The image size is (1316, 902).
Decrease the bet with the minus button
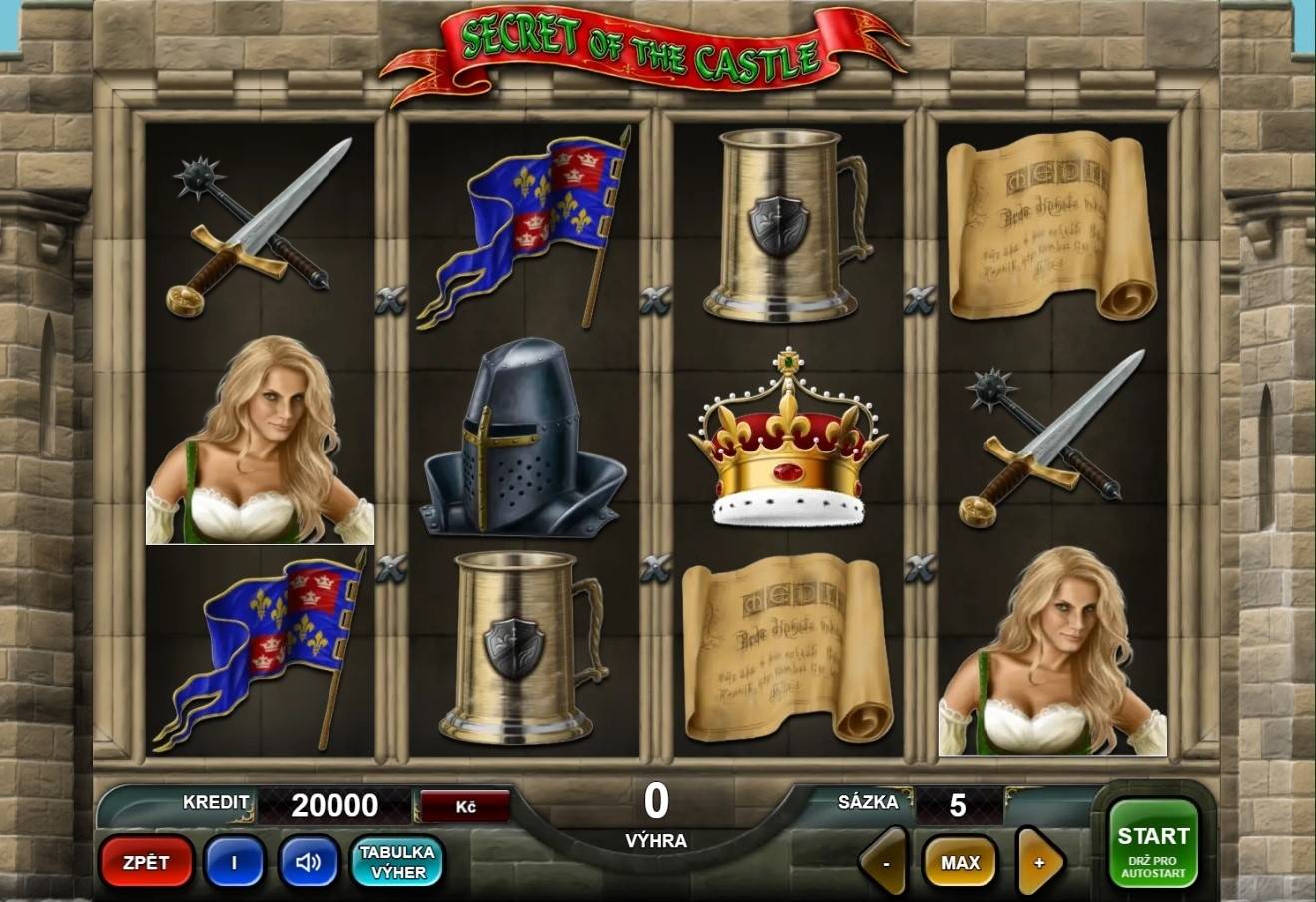883,861
